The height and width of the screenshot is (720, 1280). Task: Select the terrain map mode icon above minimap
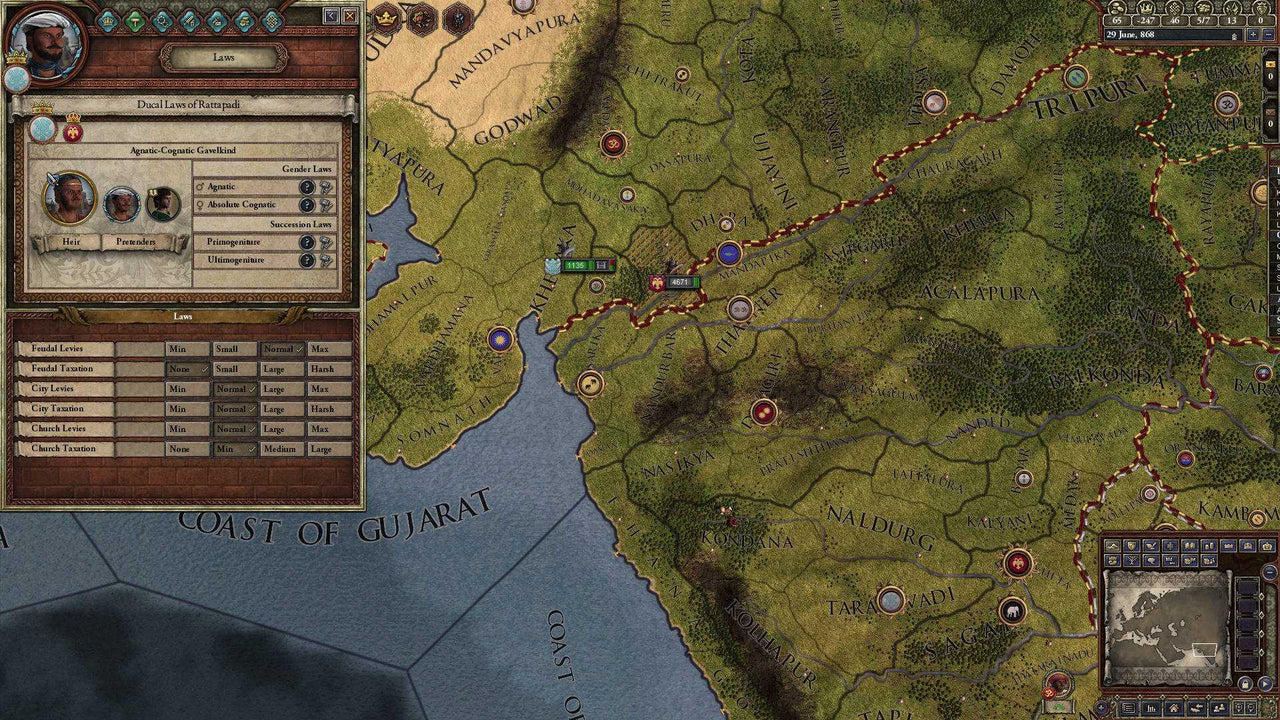coord(1112,546)
